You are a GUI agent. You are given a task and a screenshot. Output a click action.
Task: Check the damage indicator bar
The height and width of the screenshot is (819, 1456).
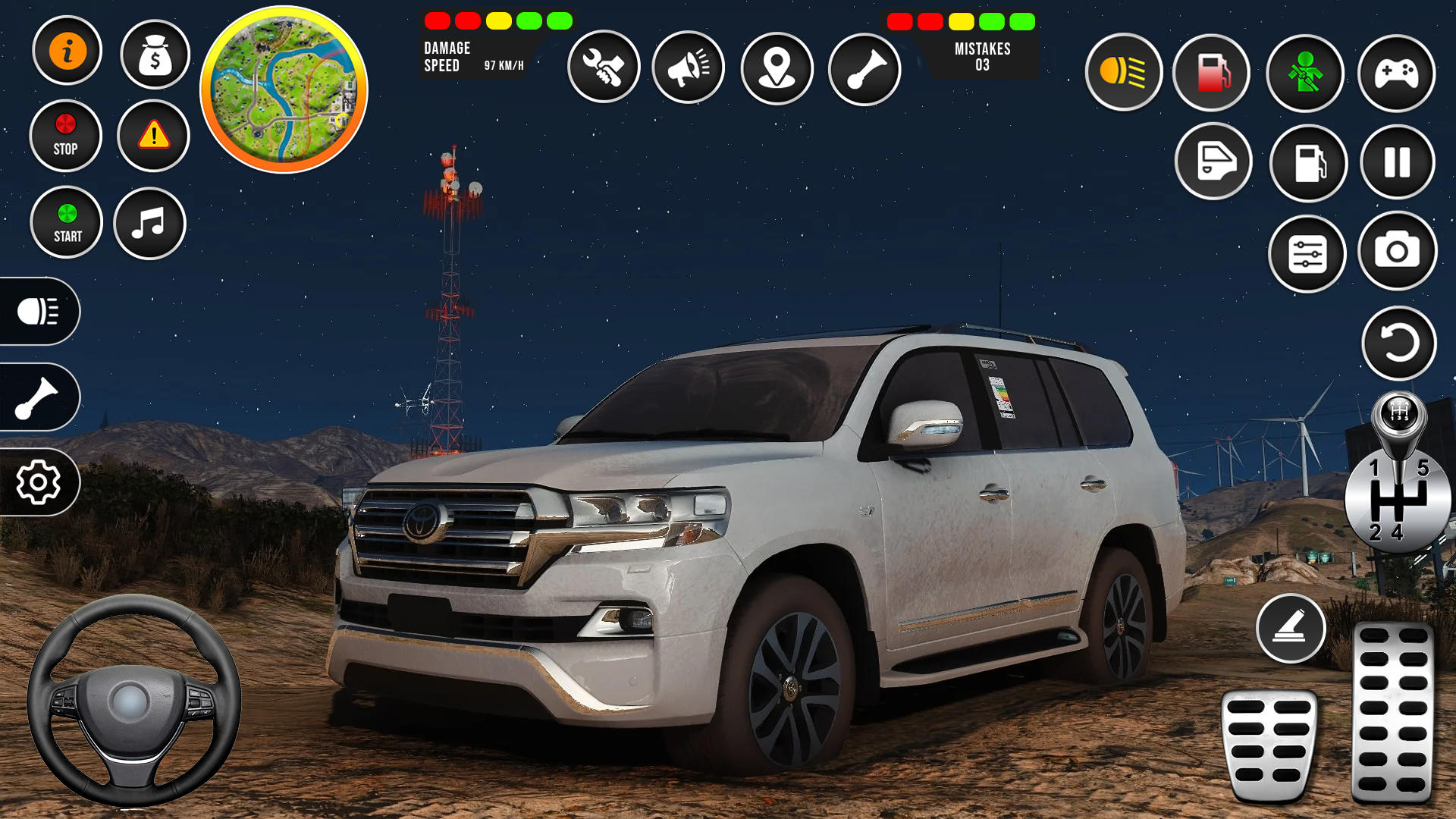(497, 21)
